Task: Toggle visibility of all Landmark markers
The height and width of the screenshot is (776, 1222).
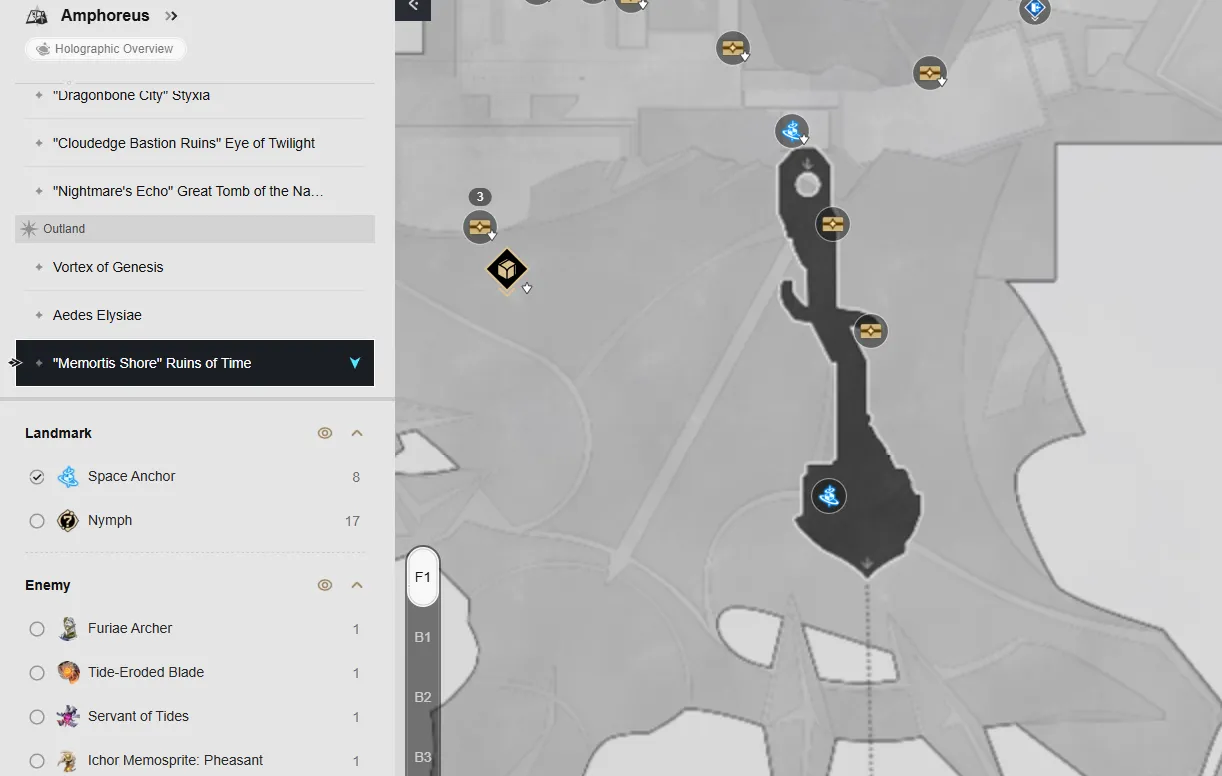Action: [325, 433]
